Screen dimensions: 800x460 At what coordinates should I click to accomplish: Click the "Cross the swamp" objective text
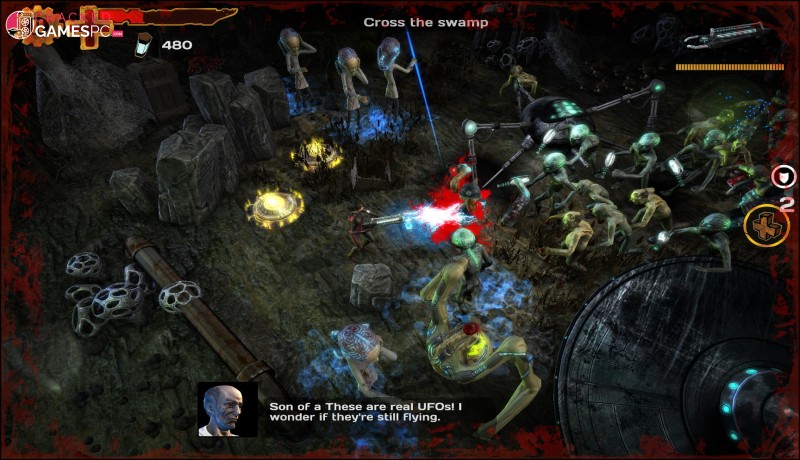coord(425,22)
